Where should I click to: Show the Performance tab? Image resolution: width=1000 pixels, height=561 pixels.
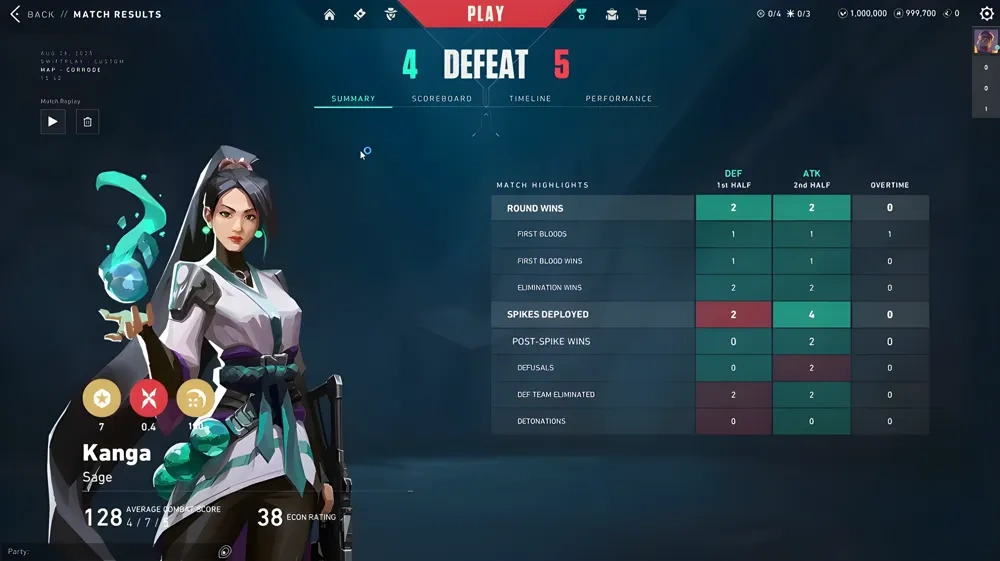tap(619, 99)
